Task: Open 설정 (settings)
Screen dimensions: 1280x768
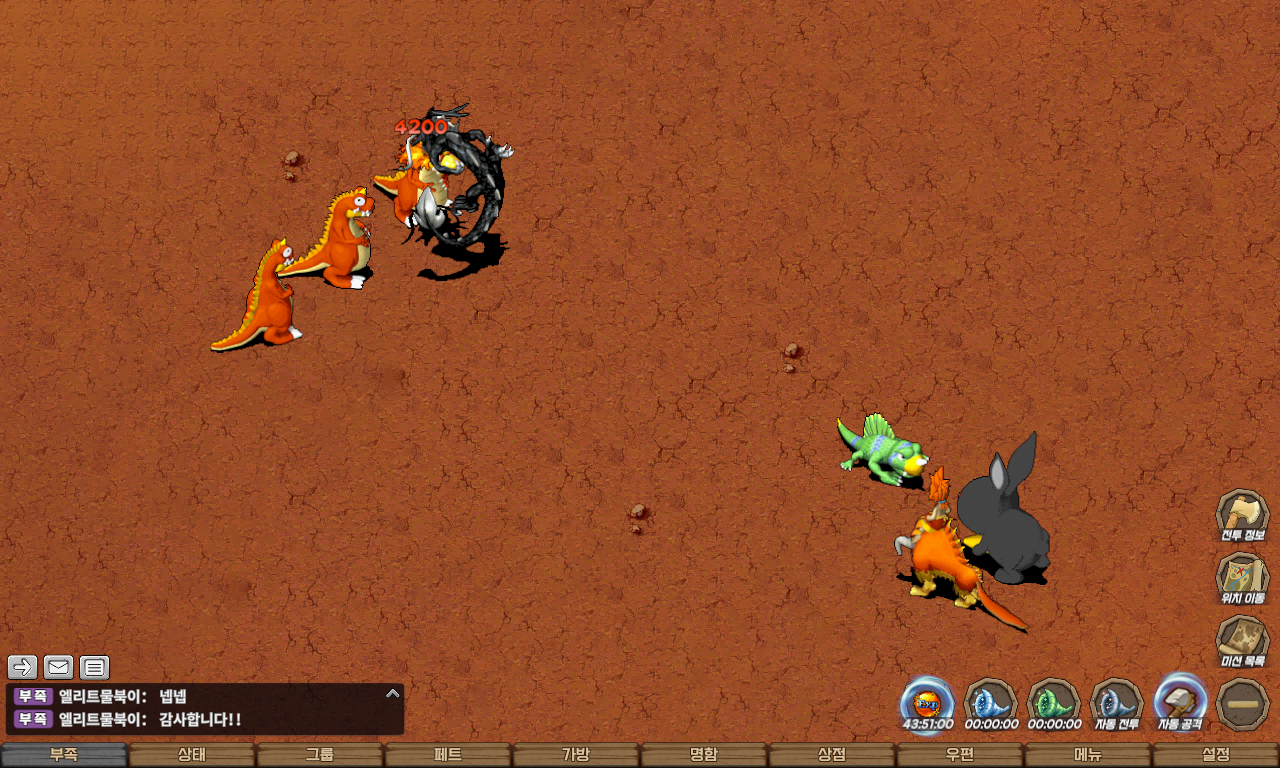Action: [1216, 755]
